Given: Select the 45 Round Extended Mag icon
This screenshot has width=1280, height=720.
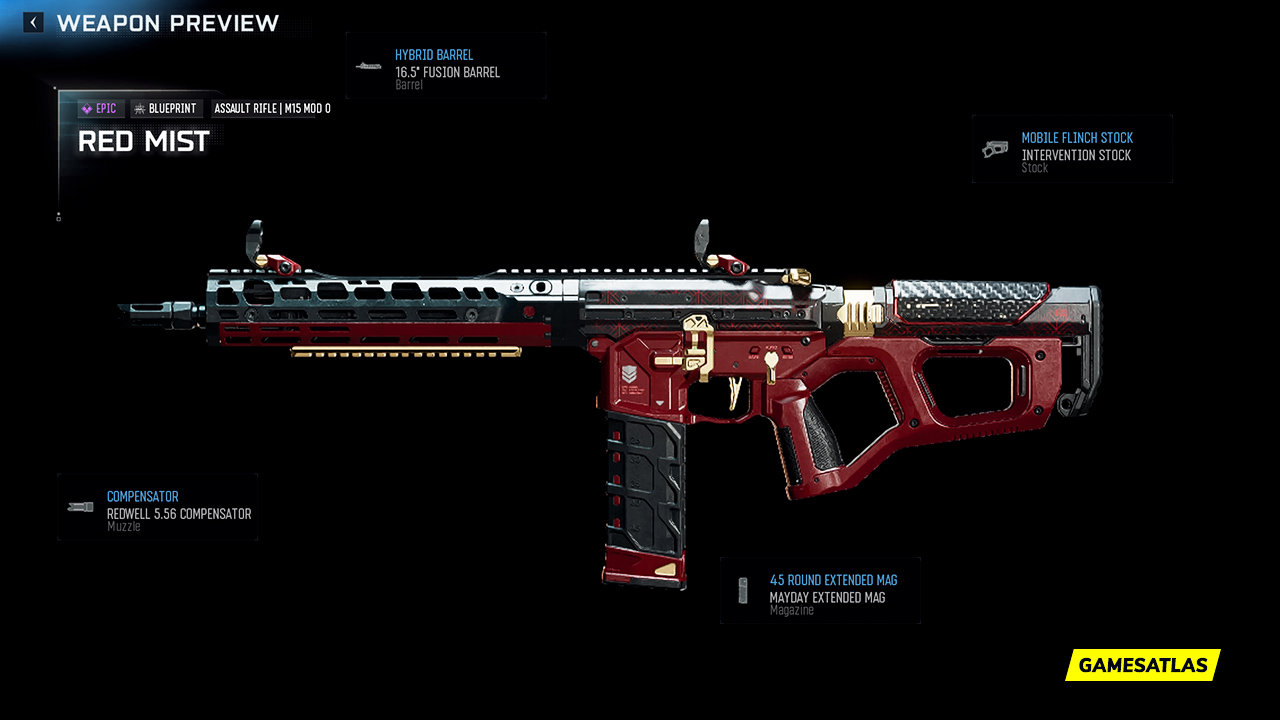Looking at the screenshot, I should 743,589.
